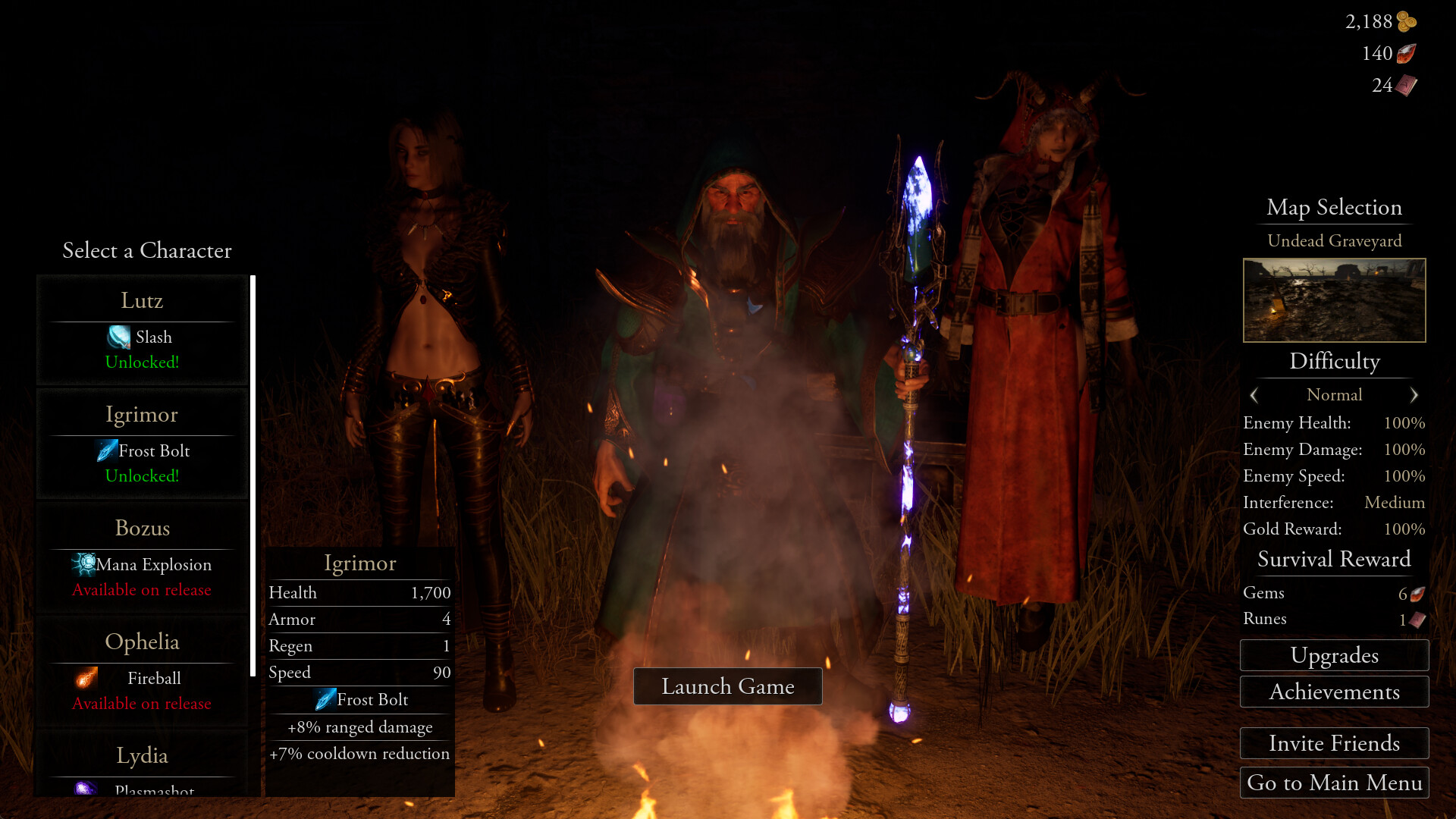Image resolution: width=1456 pixels, height=819 pixels.
Task: Open the Upgrades screen
Action: (1334, 655)
